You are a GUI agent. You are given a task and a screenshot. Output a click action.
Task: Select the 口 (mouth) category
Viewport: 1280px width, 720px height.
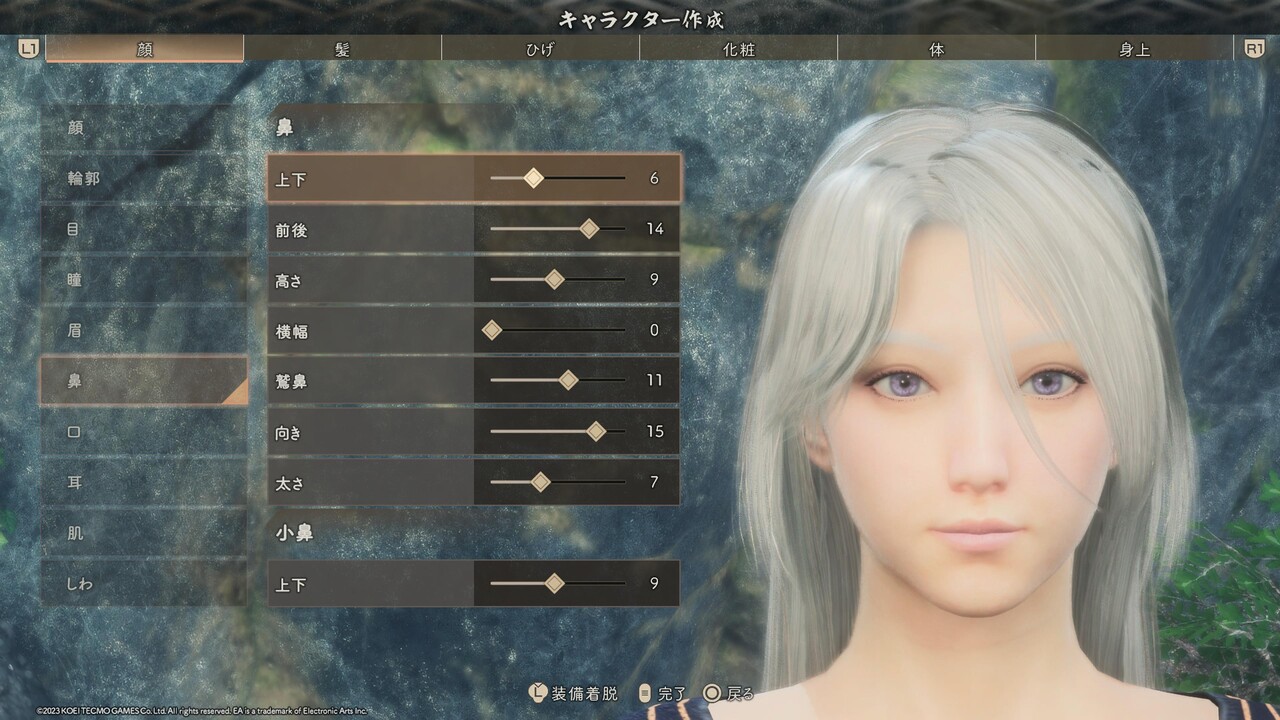[143, 432]
